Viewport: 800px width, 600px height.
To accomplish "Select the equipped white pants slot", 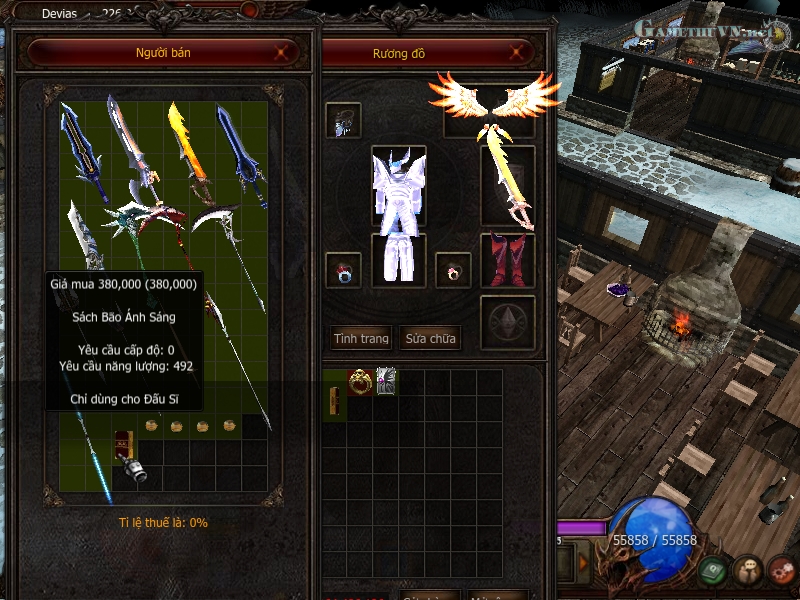I will pos(398,260).
